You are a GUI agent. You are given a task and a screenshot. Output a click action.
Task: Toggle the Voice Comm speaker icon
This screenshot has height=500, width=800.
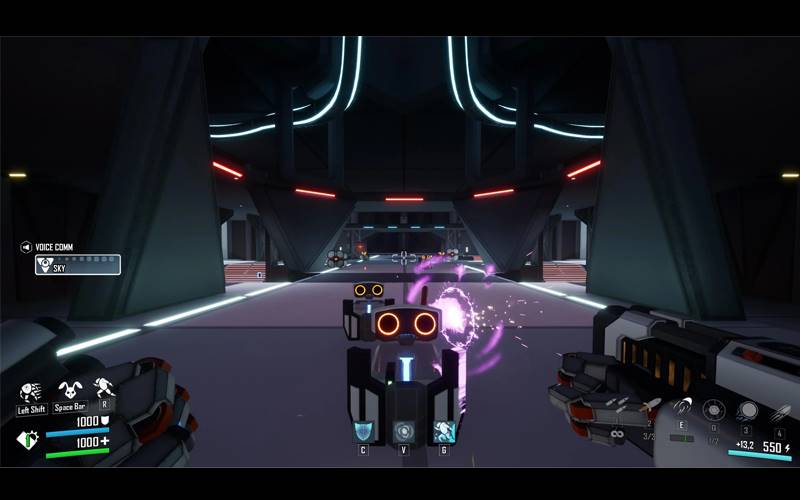pyautogui.click(x=26, y=247)
